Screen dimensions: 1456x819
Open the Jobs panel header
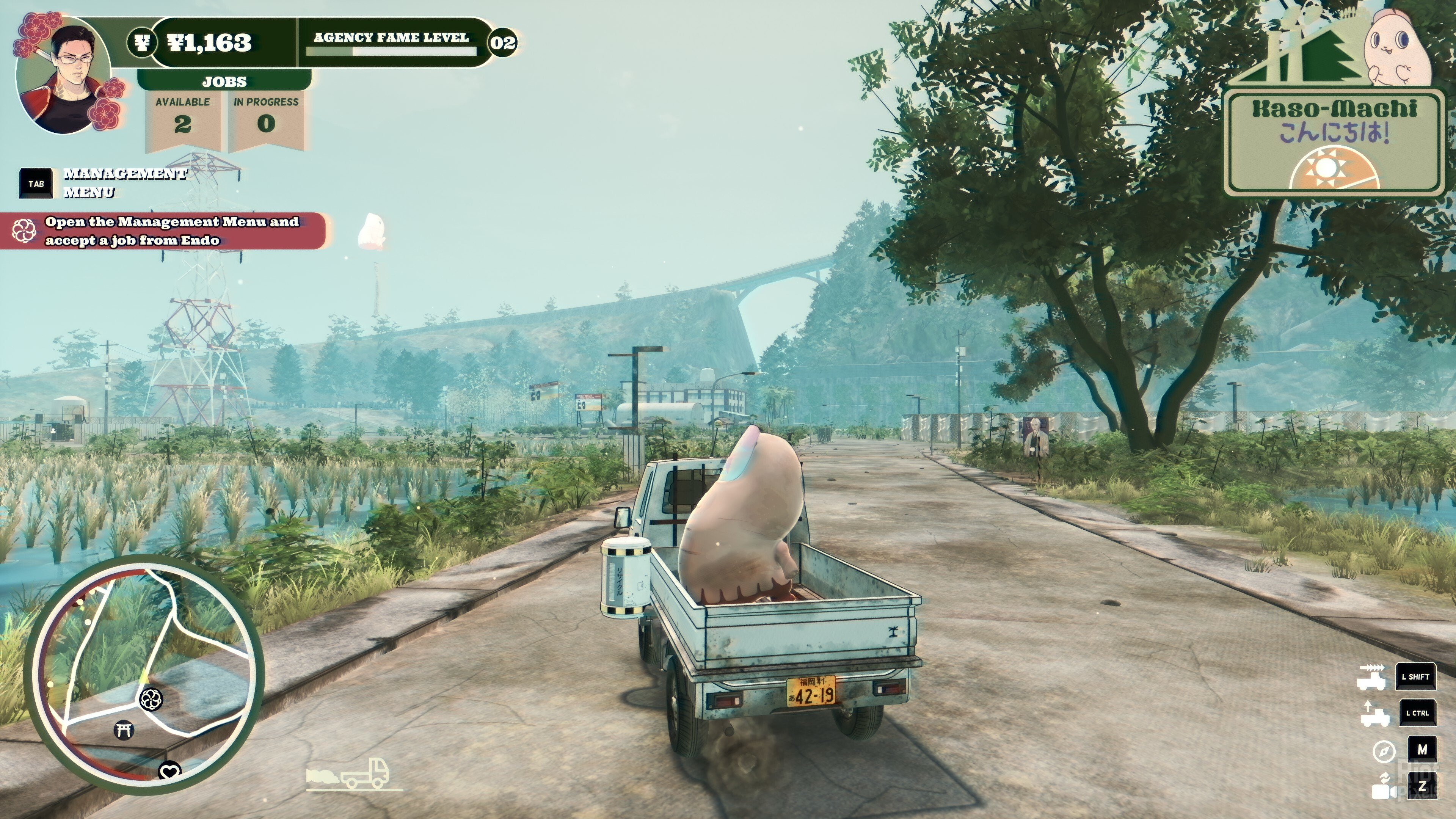pyautogui.click(x=224, y=82)
